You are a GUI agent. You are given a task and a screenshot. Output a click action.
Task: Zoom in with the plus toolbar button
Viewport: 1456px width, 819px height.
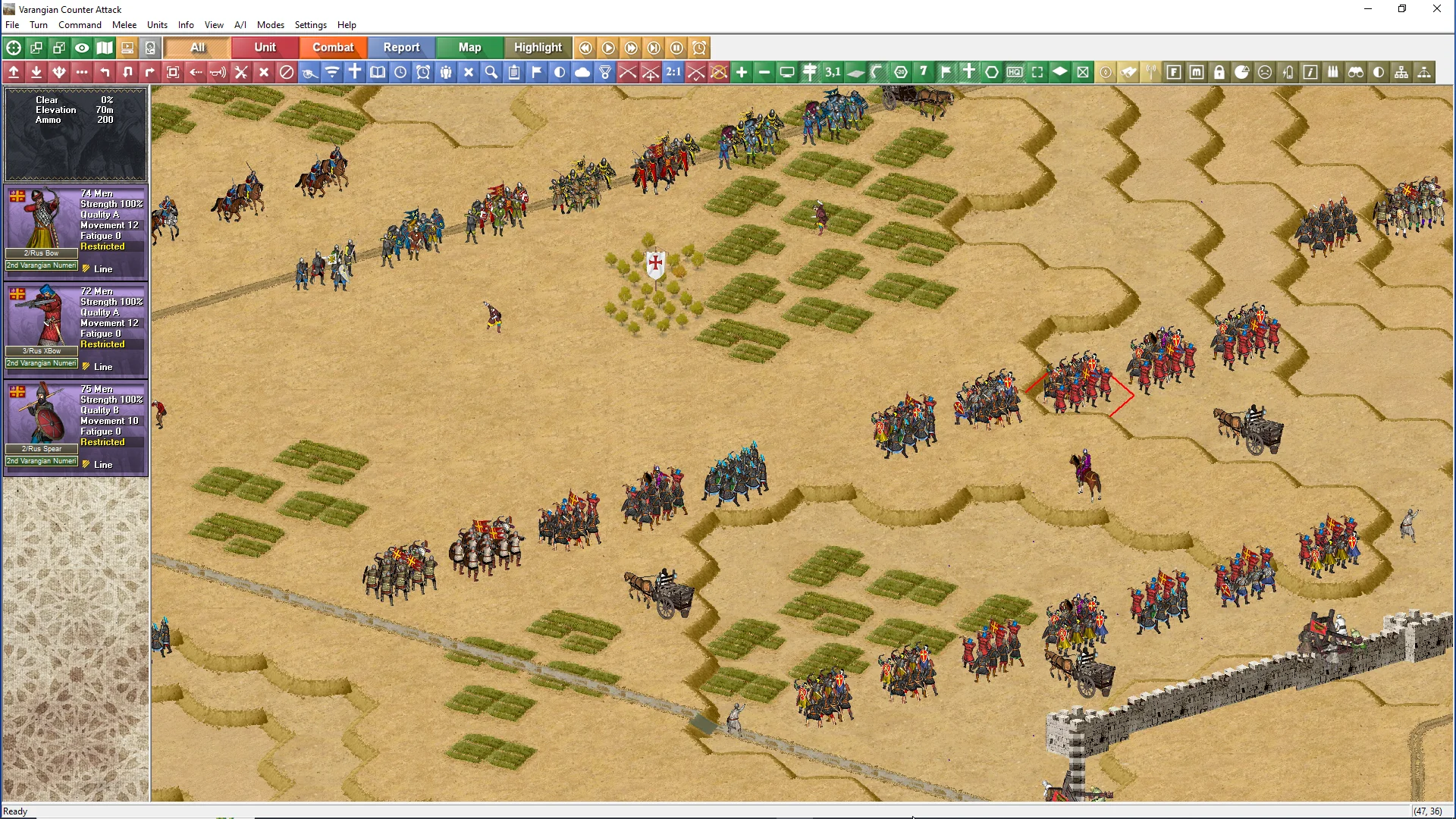[x=742, y=72]
